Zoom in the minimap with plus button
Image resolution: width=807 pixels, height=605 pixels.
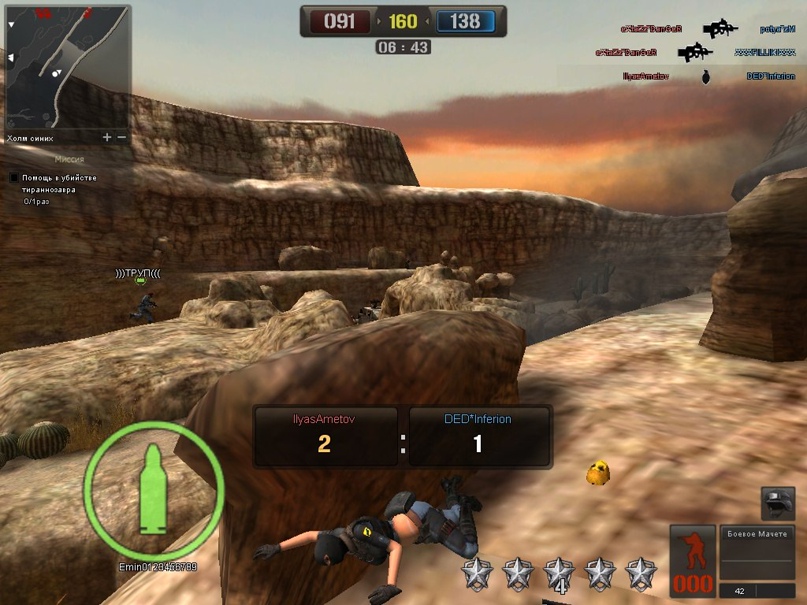pos(107,138)
